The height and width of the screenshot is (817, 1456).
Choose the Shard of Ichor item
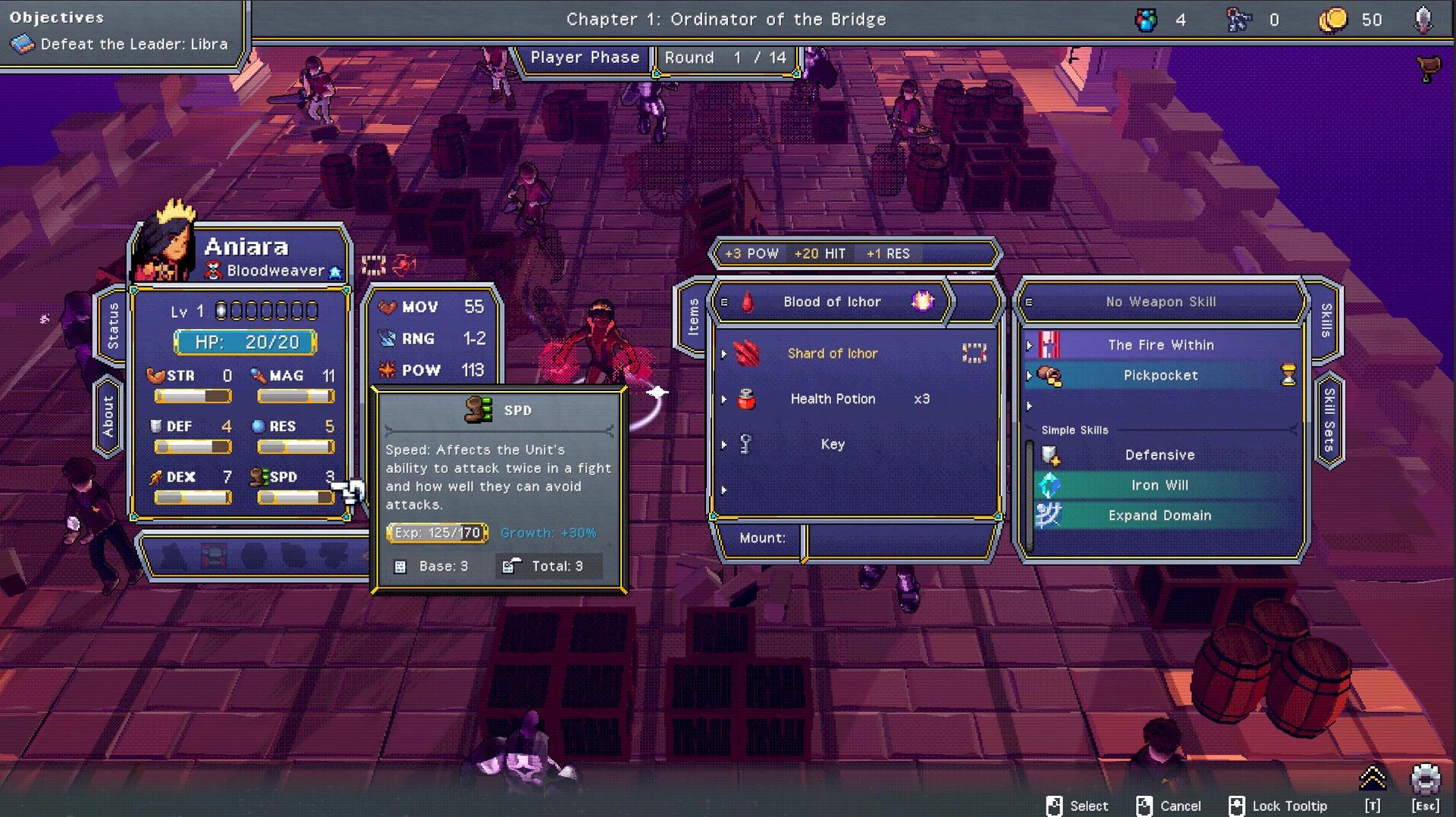coord(832,353)
